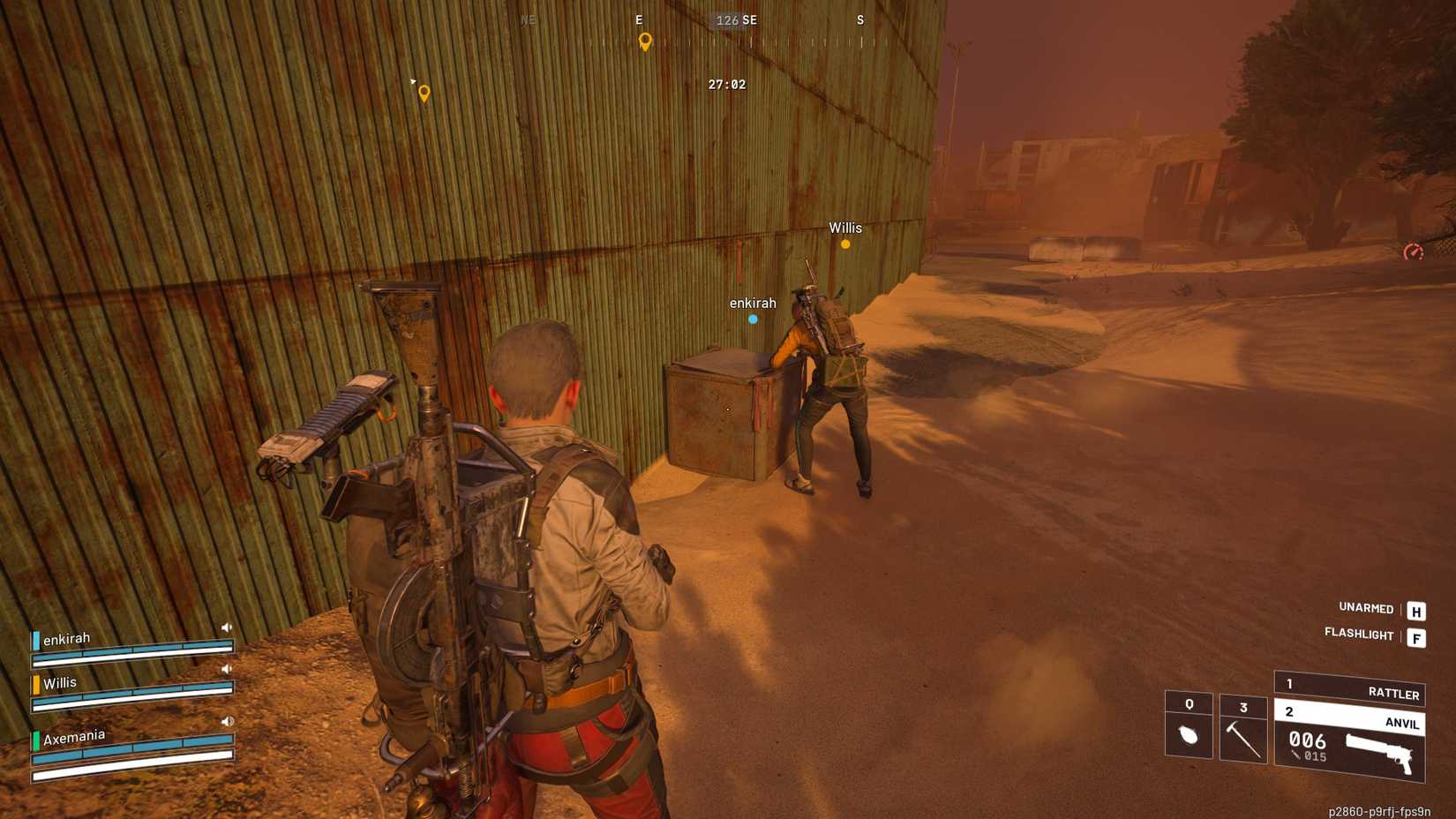Click the 27:02 match timer
This screenshot has height=819, width=1456.
coord(725,84)
